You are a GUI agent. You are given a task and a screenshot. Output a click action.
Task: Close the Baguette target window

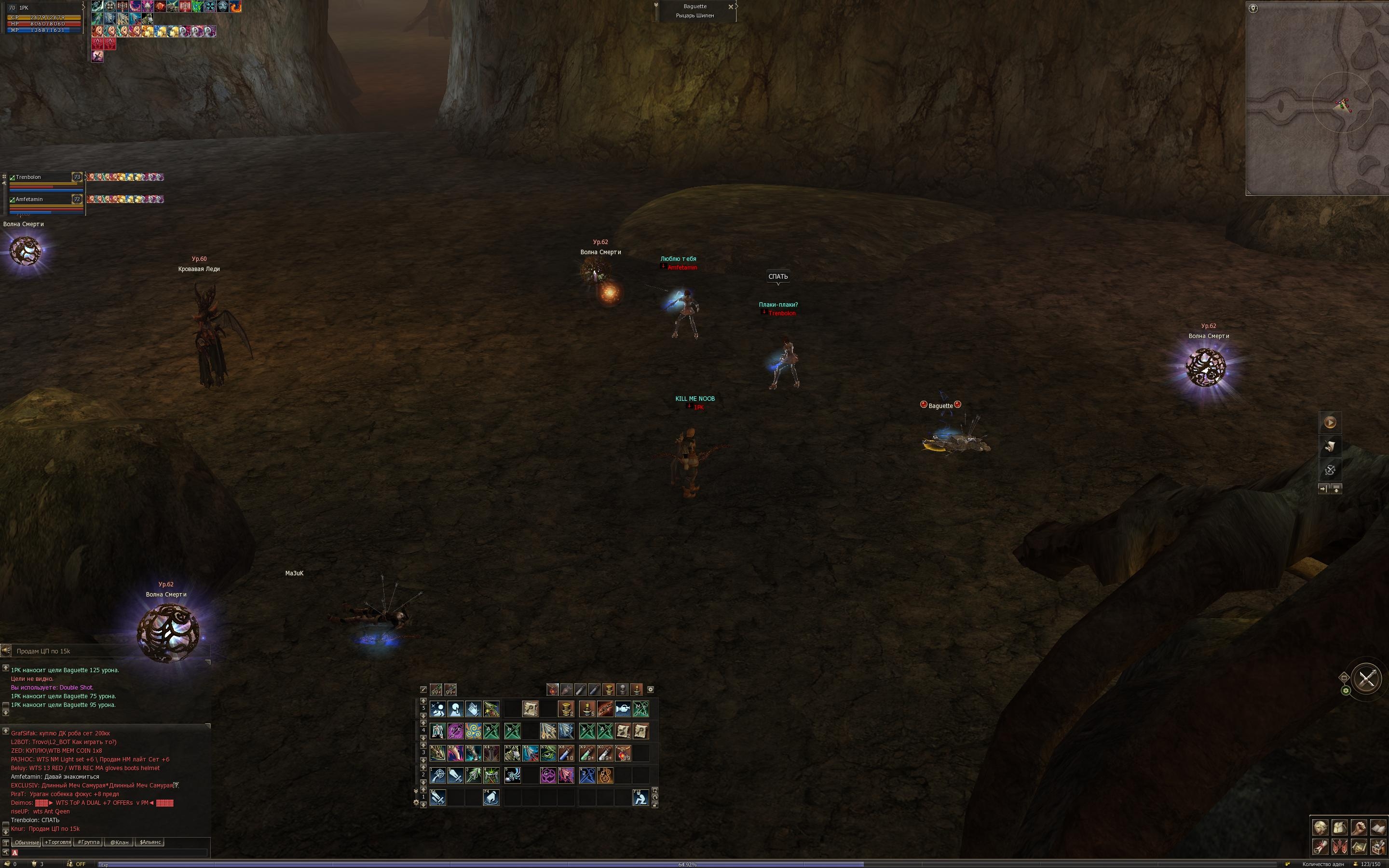tap(730, 7)
